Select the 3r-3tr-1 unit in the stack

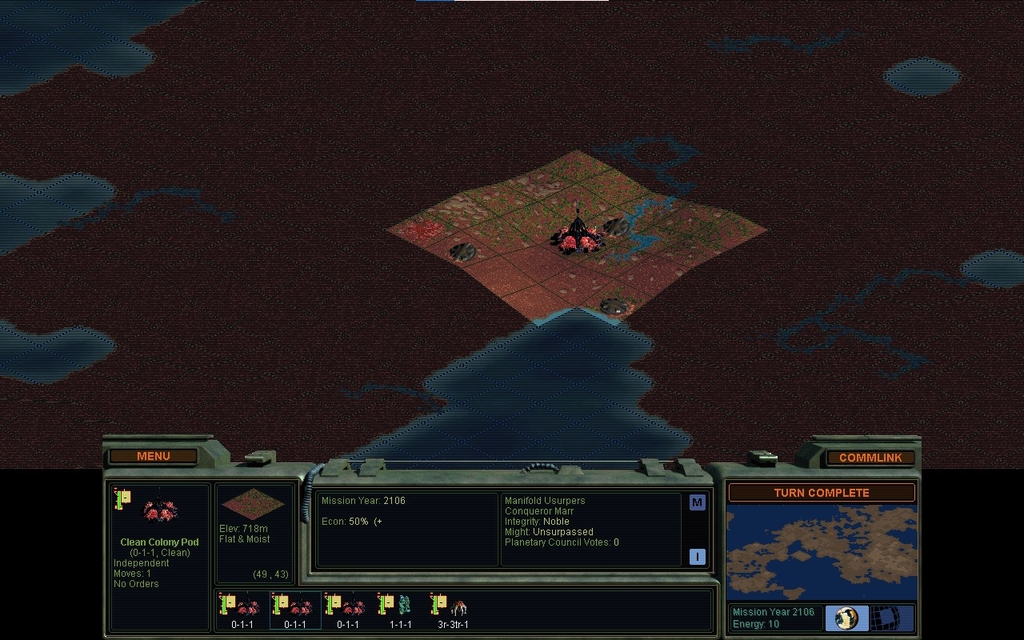click(x=452, y=608)
